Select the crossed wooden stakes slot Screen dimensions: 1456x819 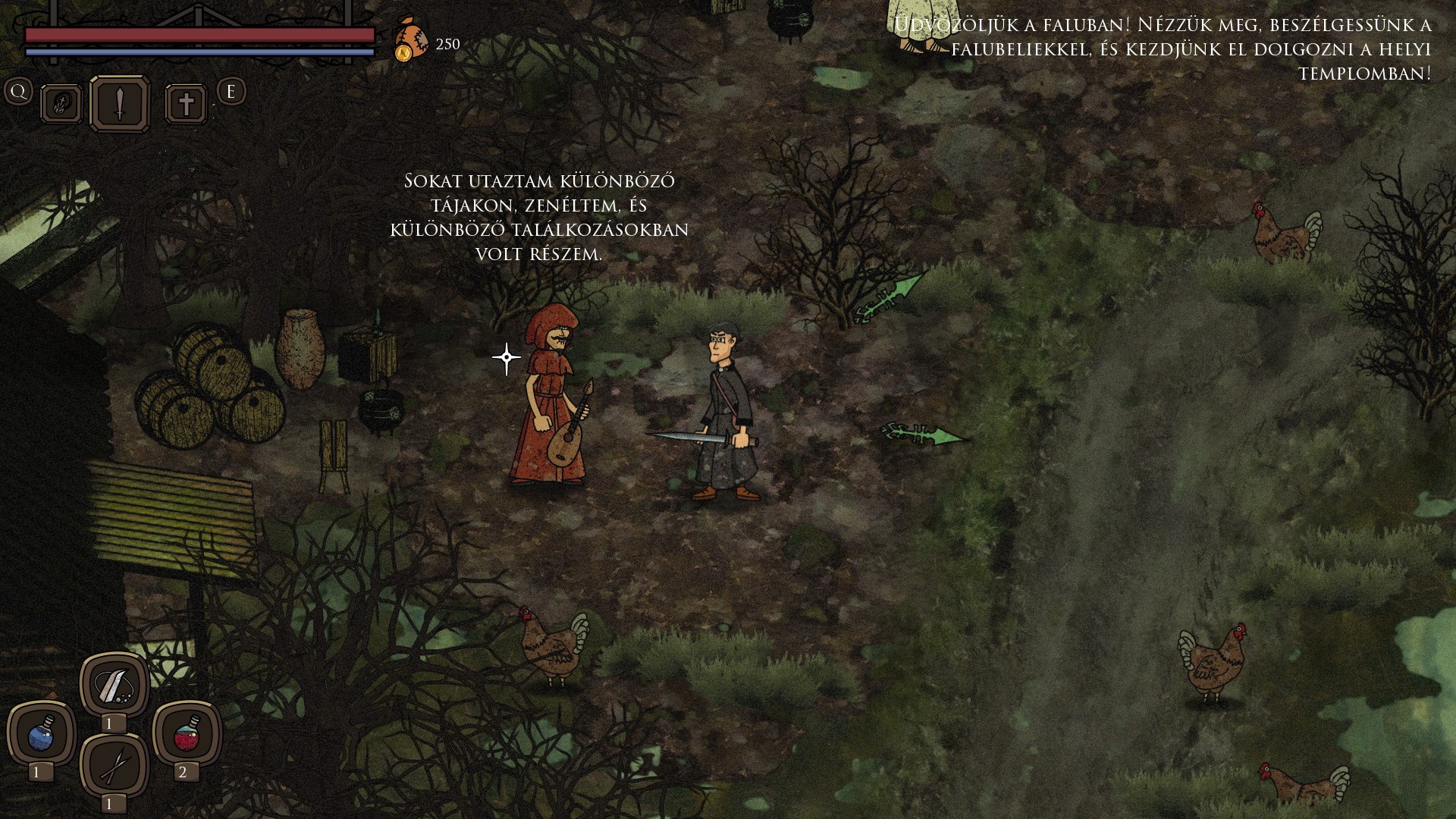point(115,766)
